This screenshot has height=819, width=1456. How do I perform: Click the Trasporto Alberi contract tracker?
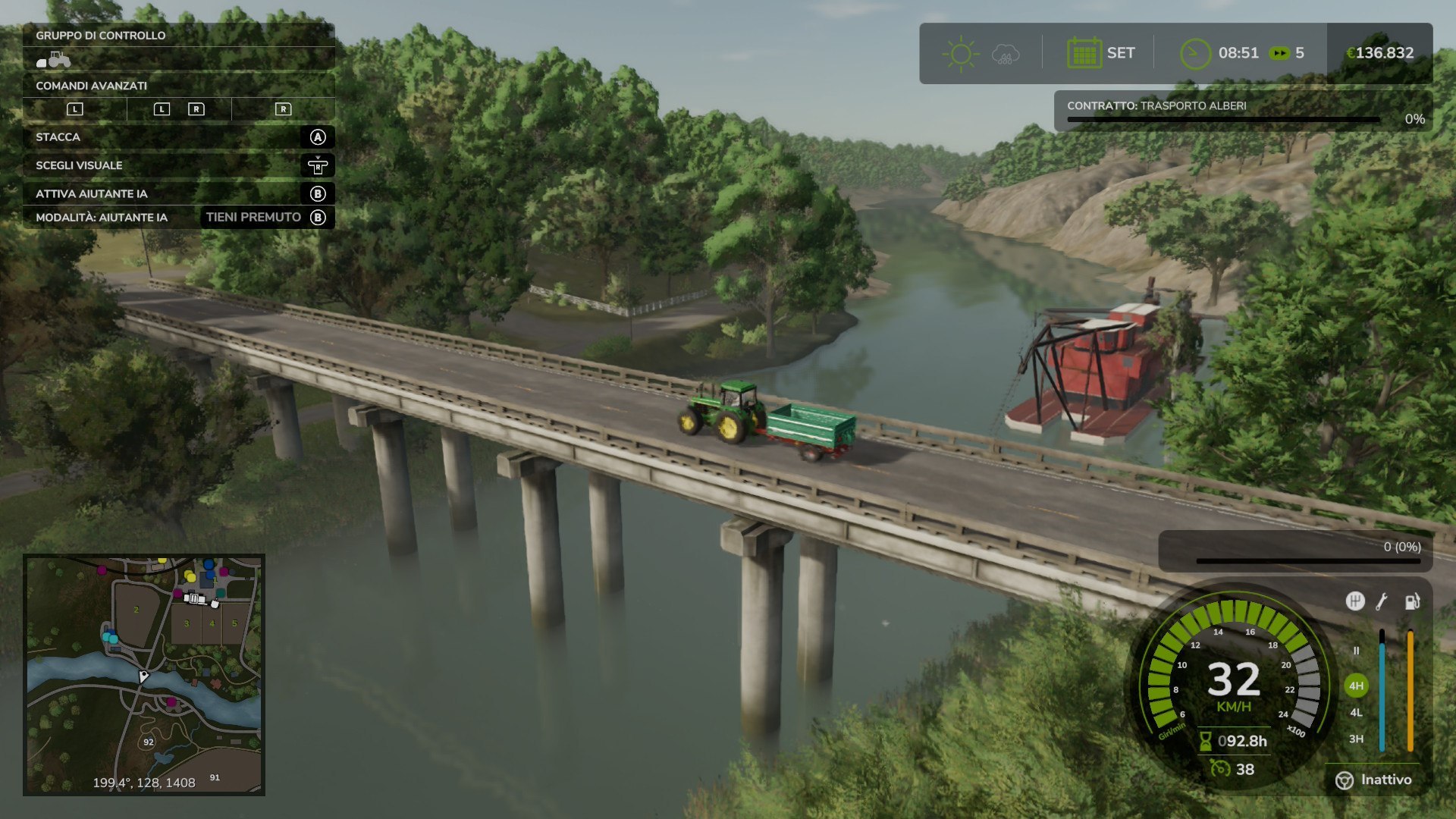tap(1242, 111)
